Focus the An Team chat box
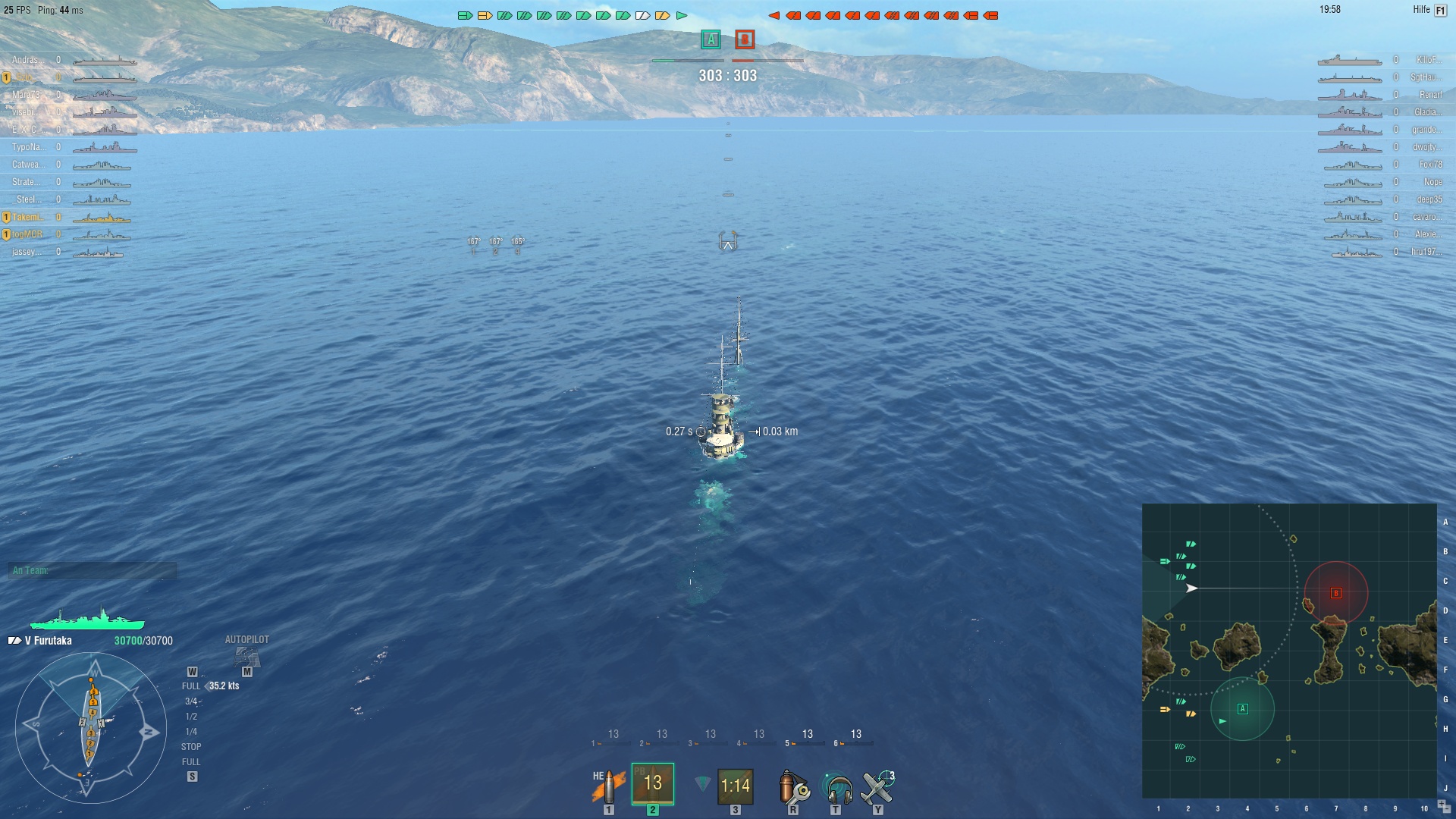Screen dimensions: 1456x819 click(93, 570)
